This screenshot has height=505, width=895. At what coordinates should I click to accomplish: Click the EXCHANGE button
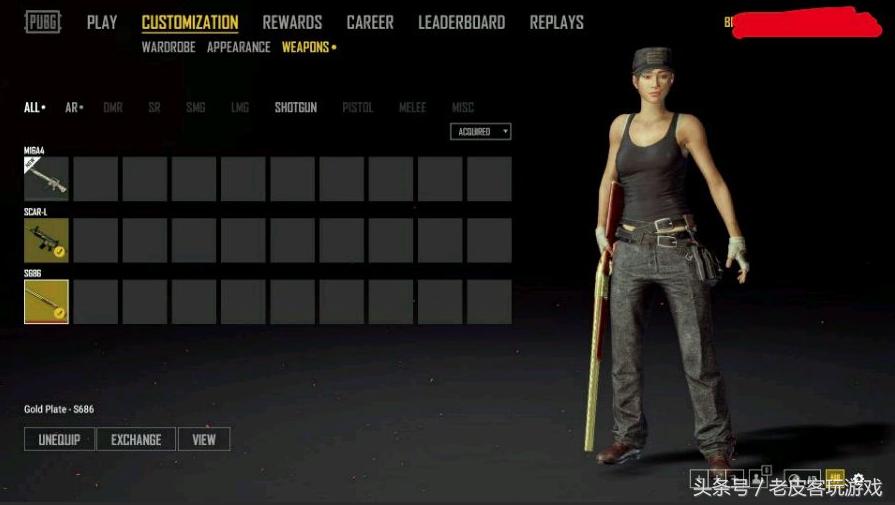pyautogui.click(x=136, y=440)
